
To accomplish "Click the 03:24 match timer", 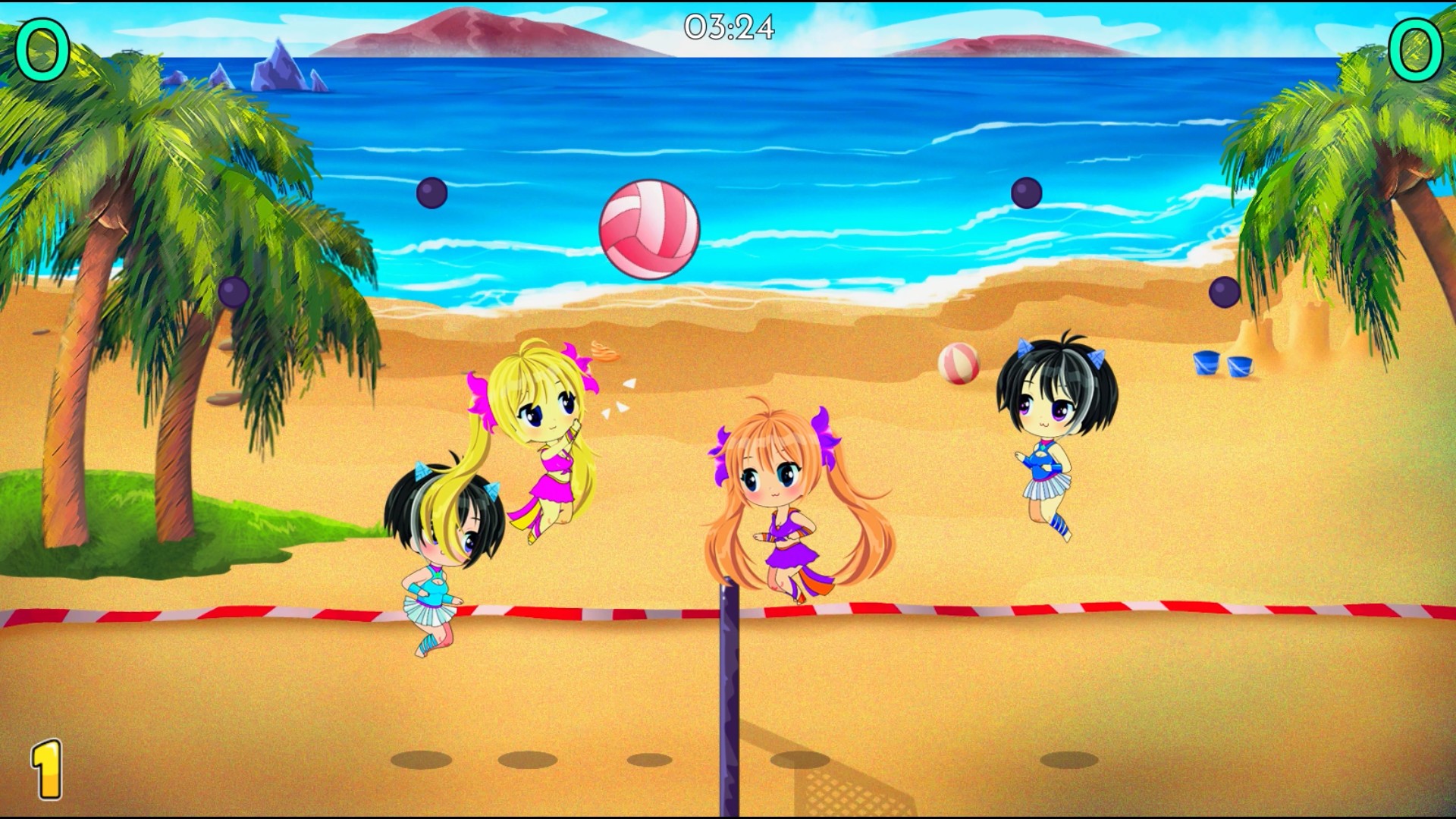I will tap(728, 27).
